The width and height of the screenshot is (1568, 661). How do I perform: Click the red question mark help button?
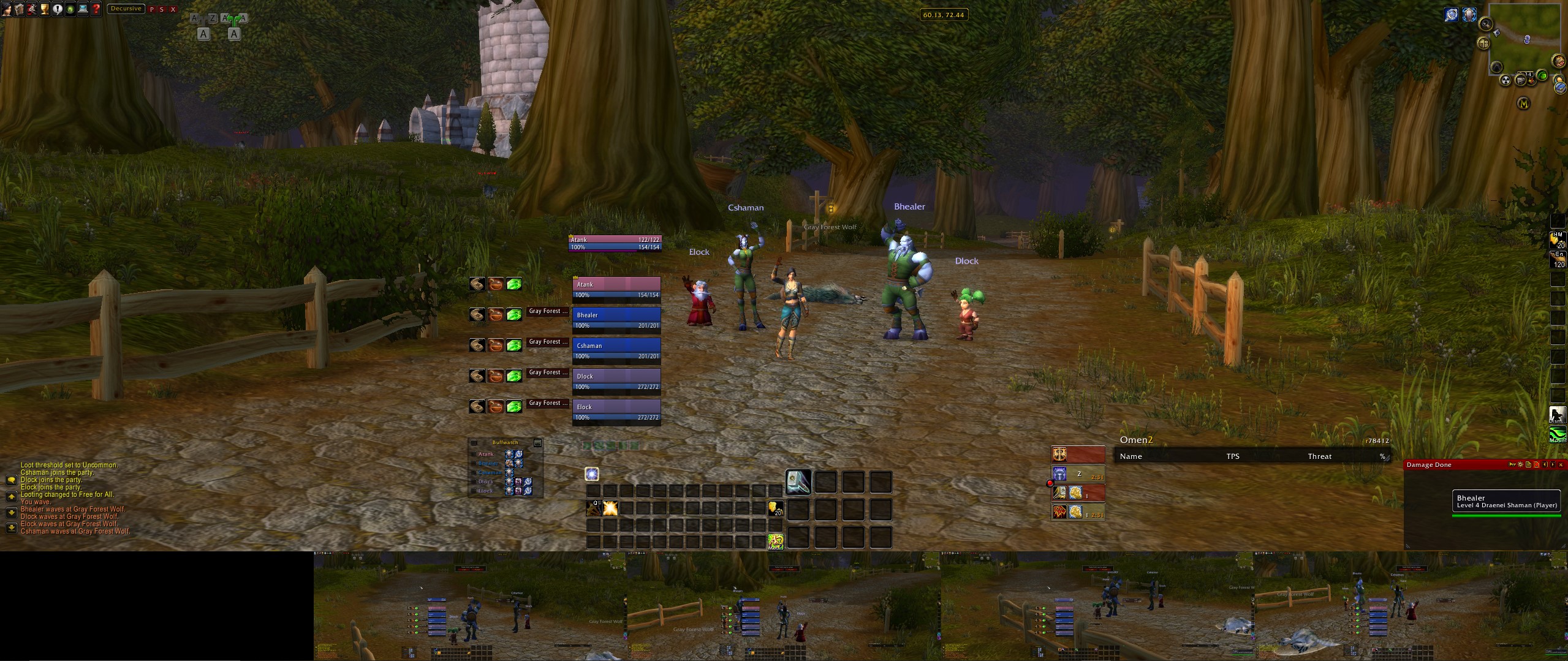[96, 9]
